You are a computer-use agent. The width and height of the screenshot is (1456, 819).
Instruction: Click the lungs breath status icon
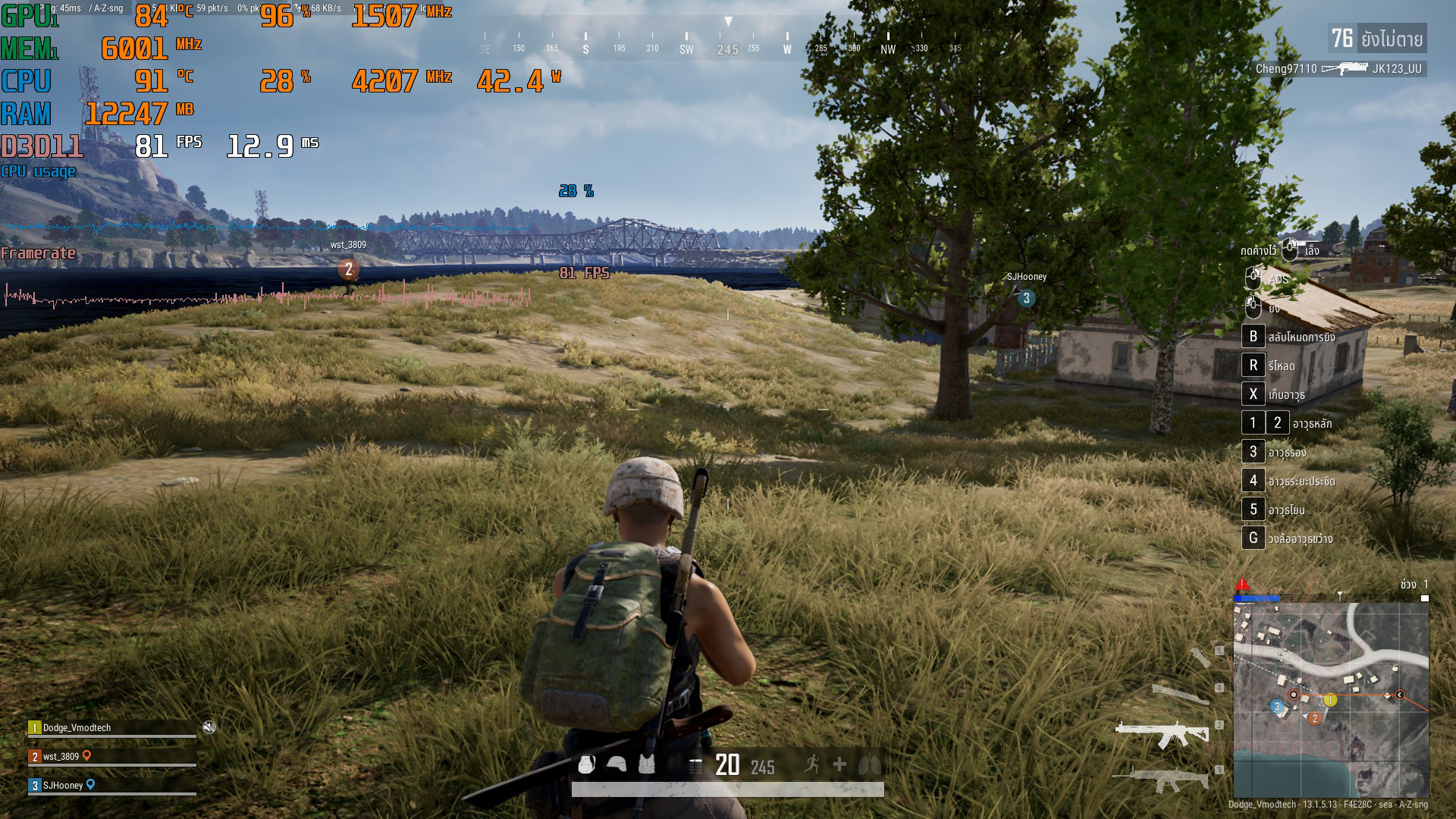click(869, 764)
